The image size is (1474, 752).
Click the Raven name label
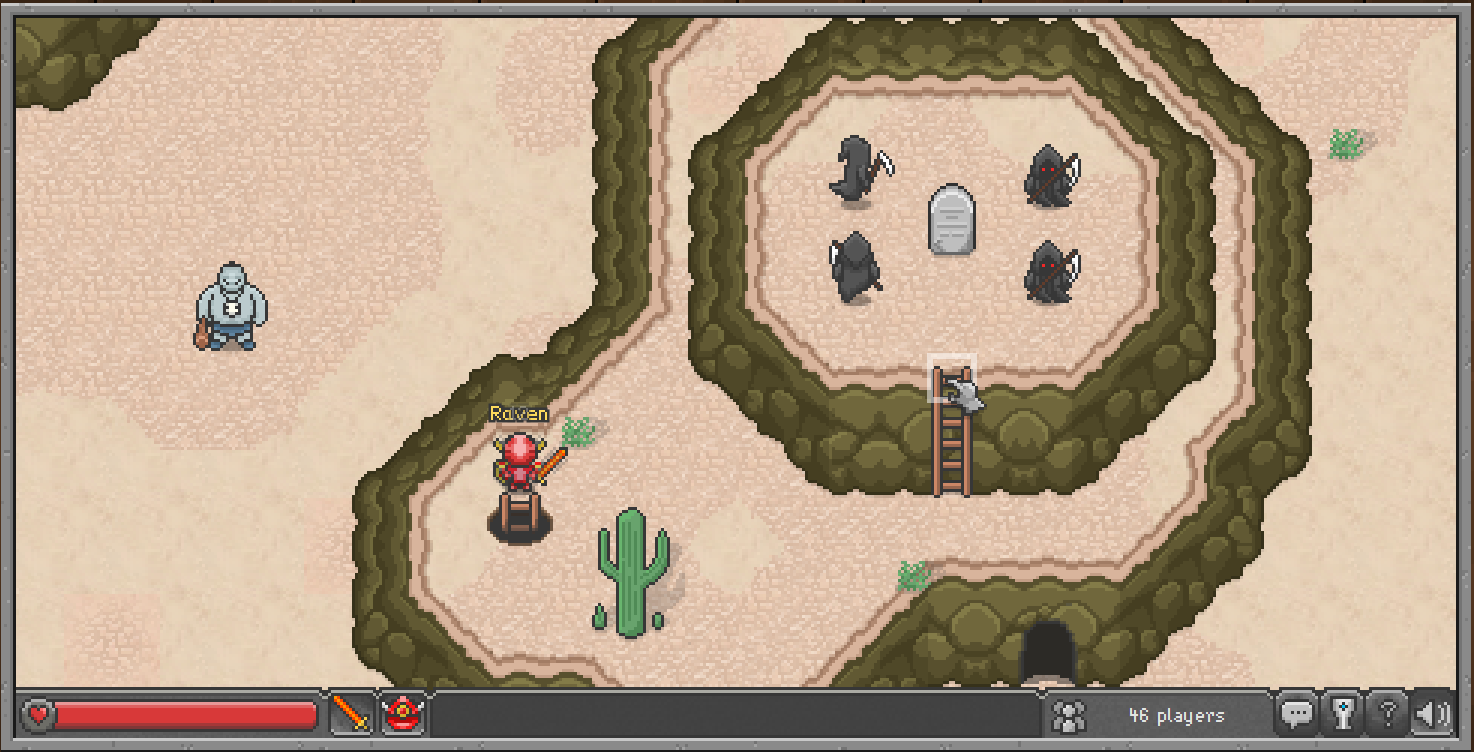pyautogui.click(x=518, y=412)
